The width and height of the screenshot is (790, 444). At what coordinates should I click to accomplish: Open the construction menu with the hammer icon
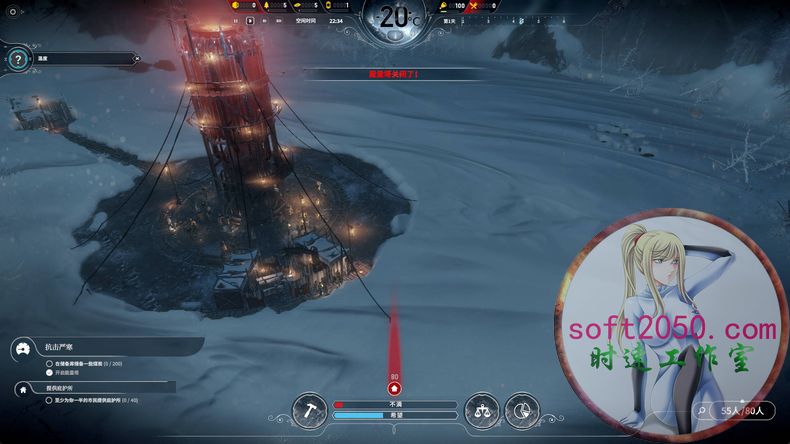coord(310,409)
